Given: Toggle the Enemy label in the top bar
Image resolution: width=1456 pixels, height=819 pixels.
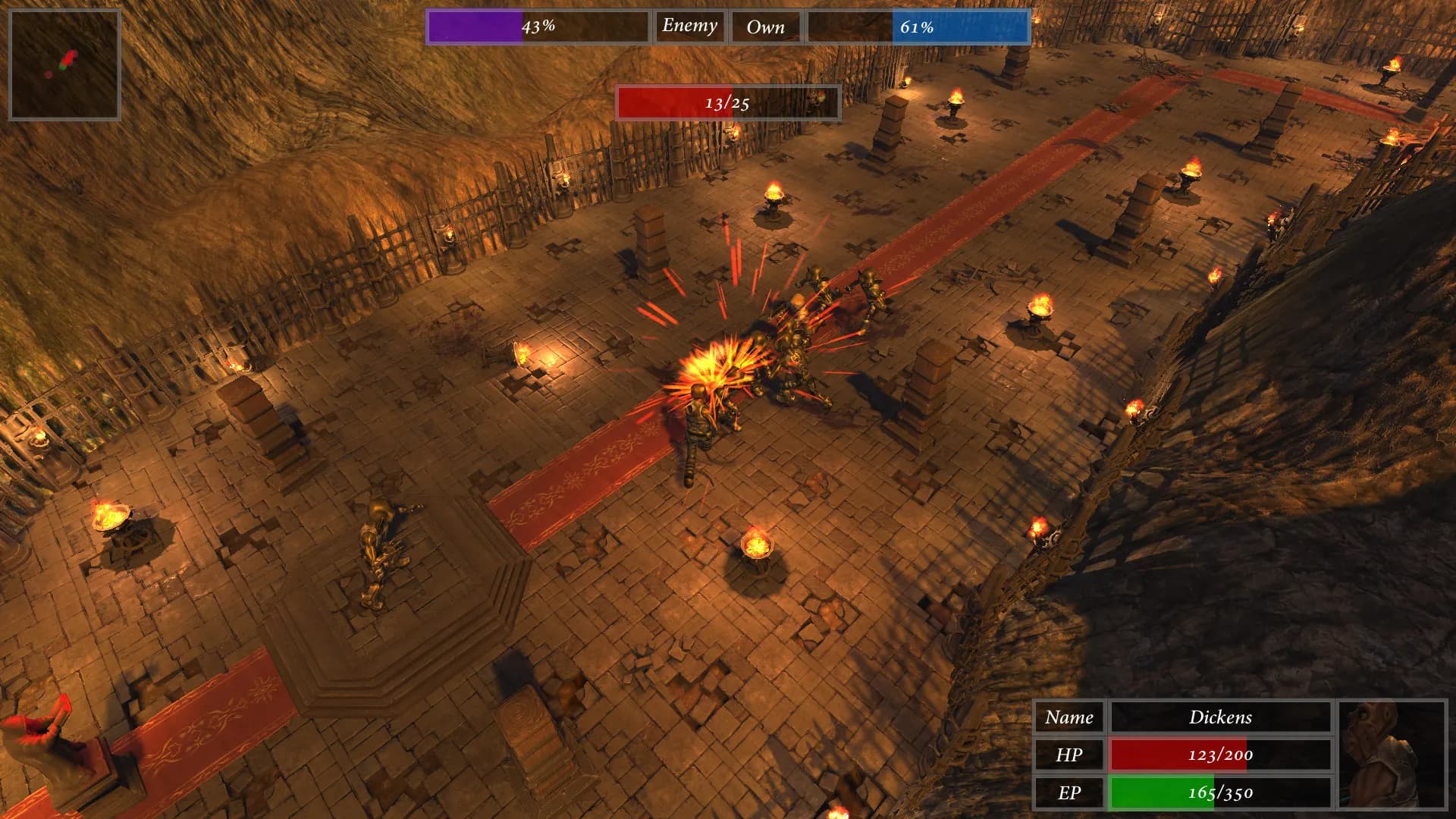Looking at the screenshot, I should (x=689, y=26).
